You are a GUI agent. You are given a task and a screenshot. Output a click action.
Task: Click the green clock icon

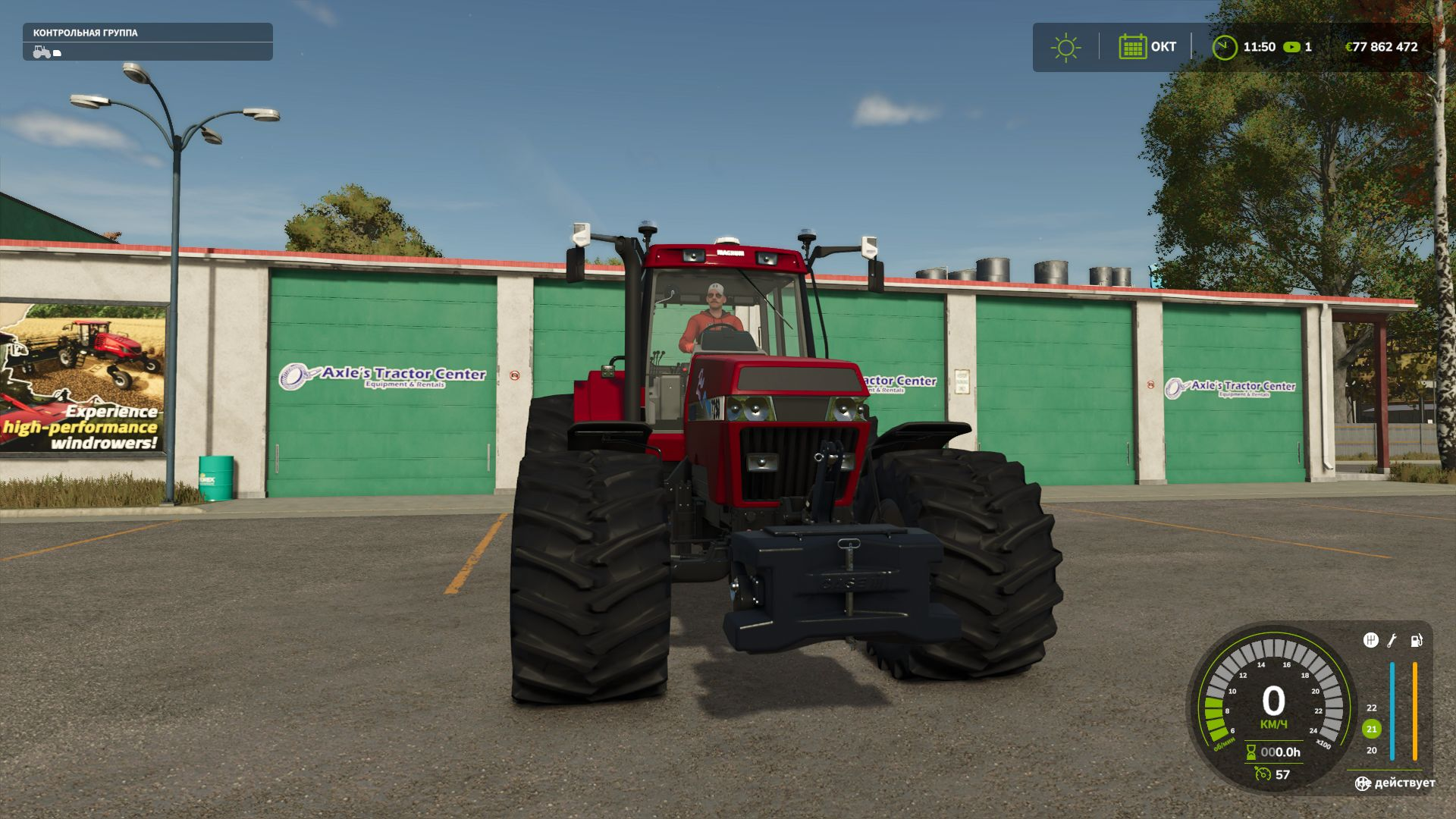tap(1224, 47)
